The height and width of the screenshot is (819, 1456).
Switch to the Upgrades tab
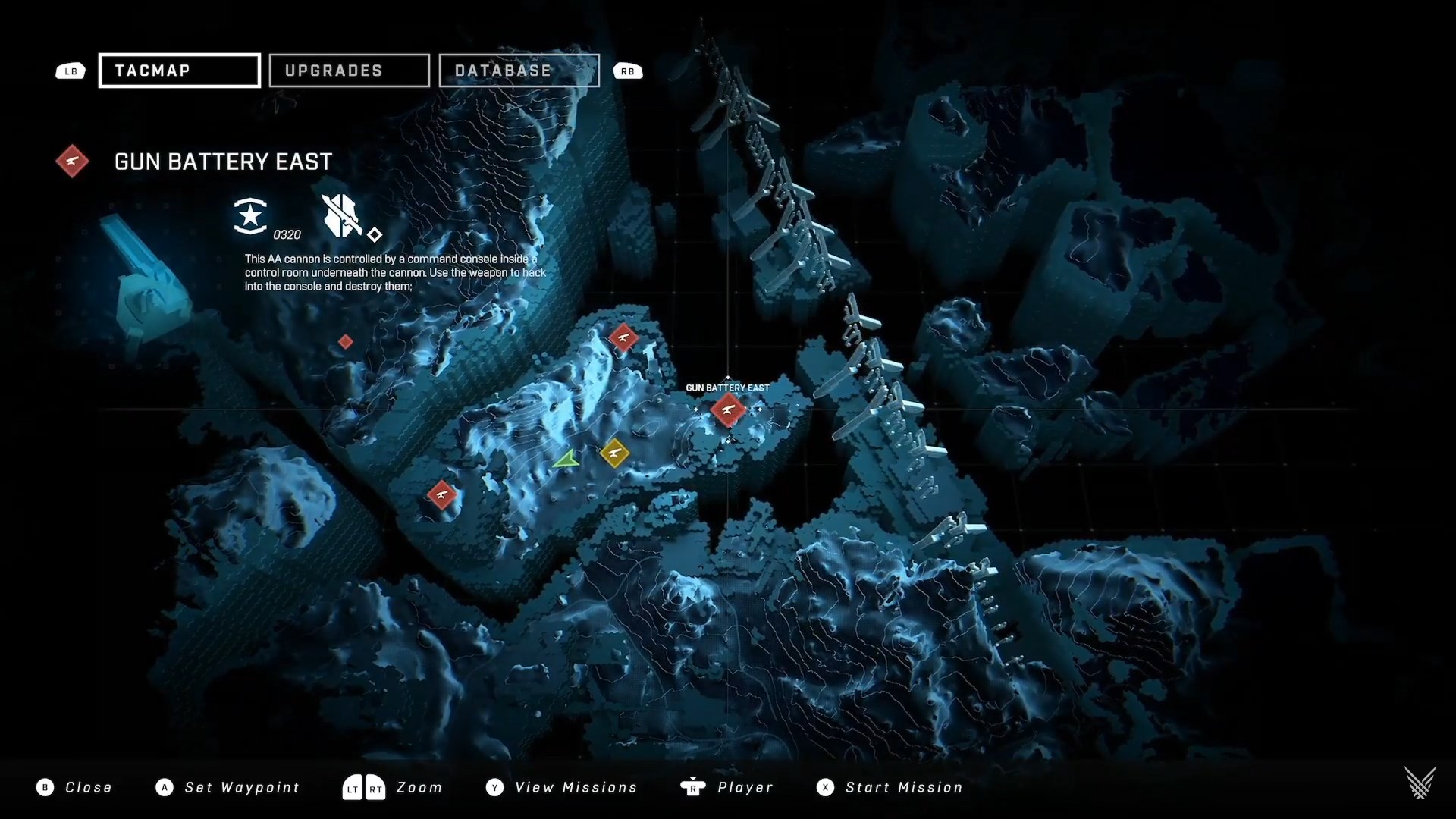[349, 71]
